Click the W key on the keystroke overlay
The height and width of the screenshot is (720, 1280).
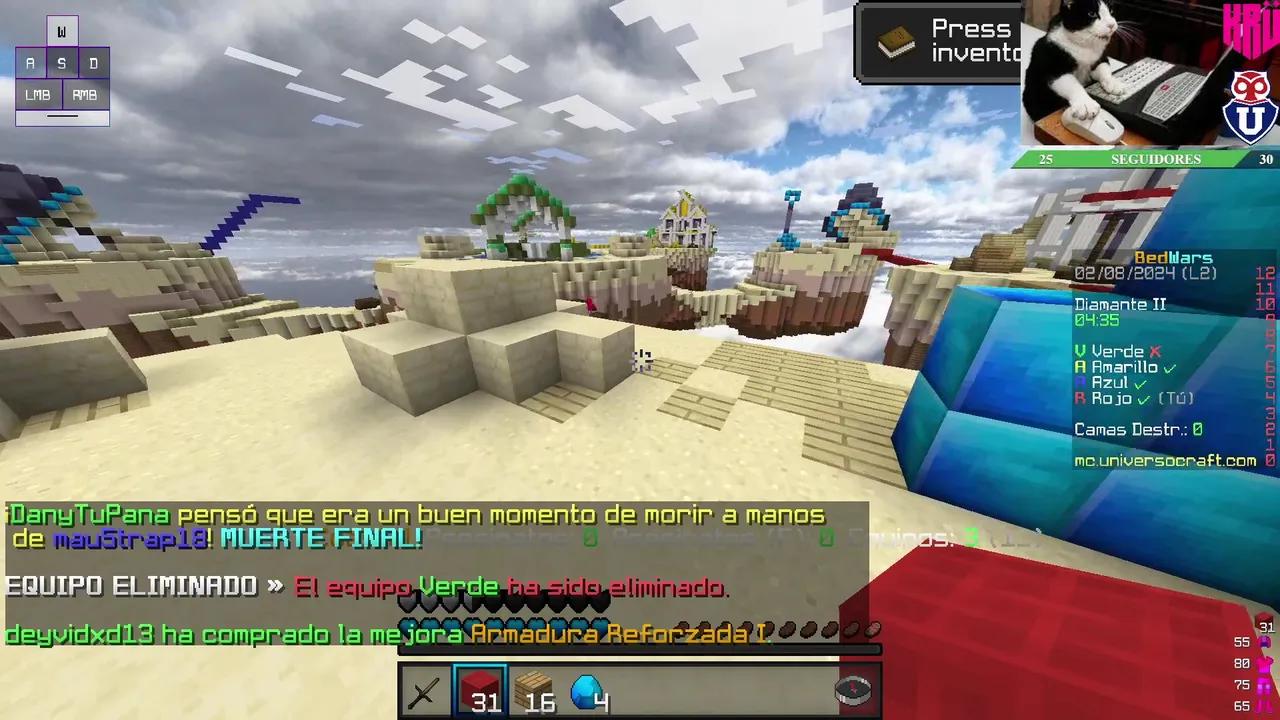pyautogui.click(x=62, y=30)
